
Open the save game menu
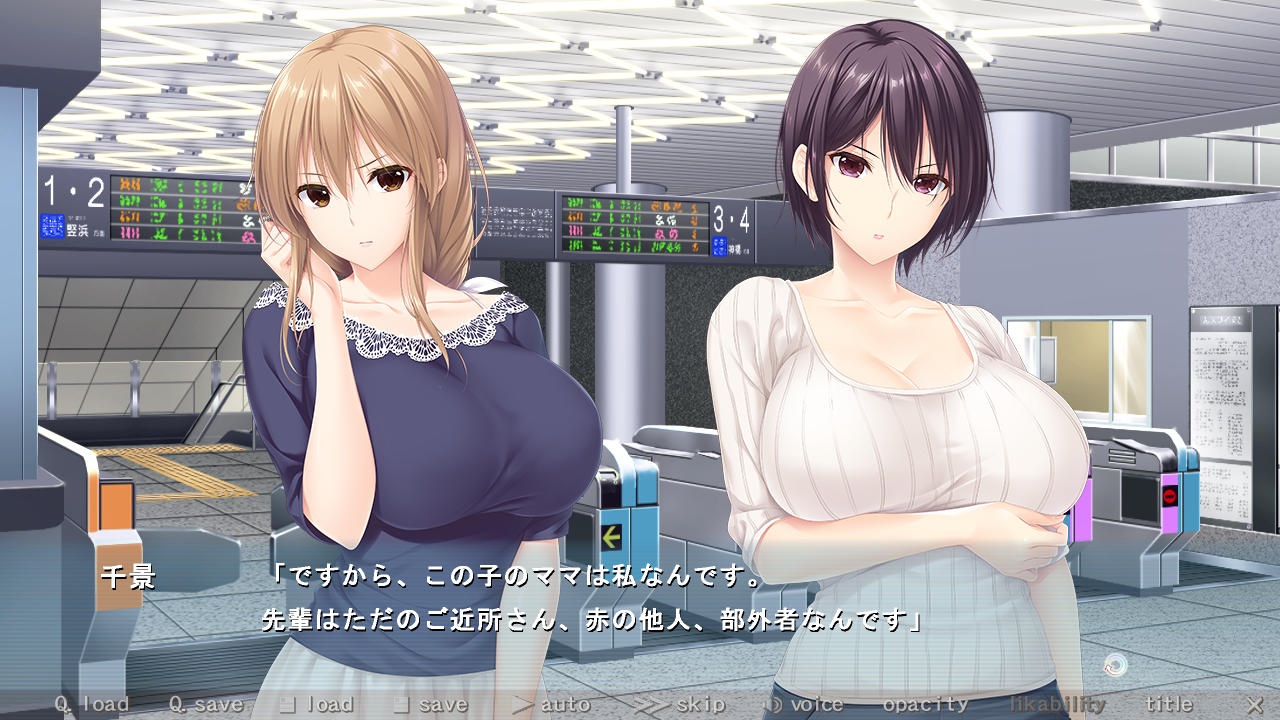430,705
